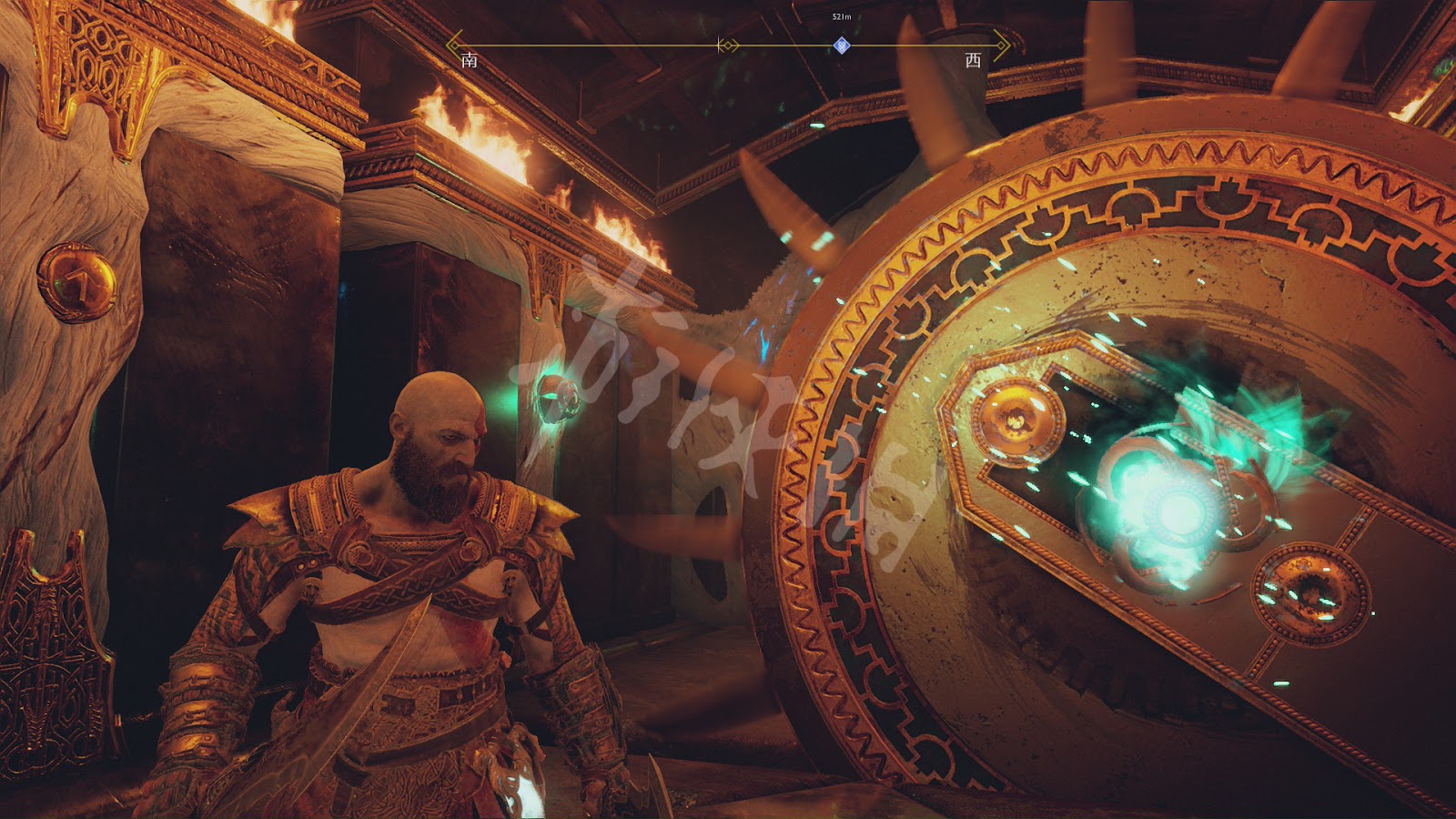Select the west (西) compass direction label
Viewport: 1456px width, 819px height.
(x=973, y=61)
